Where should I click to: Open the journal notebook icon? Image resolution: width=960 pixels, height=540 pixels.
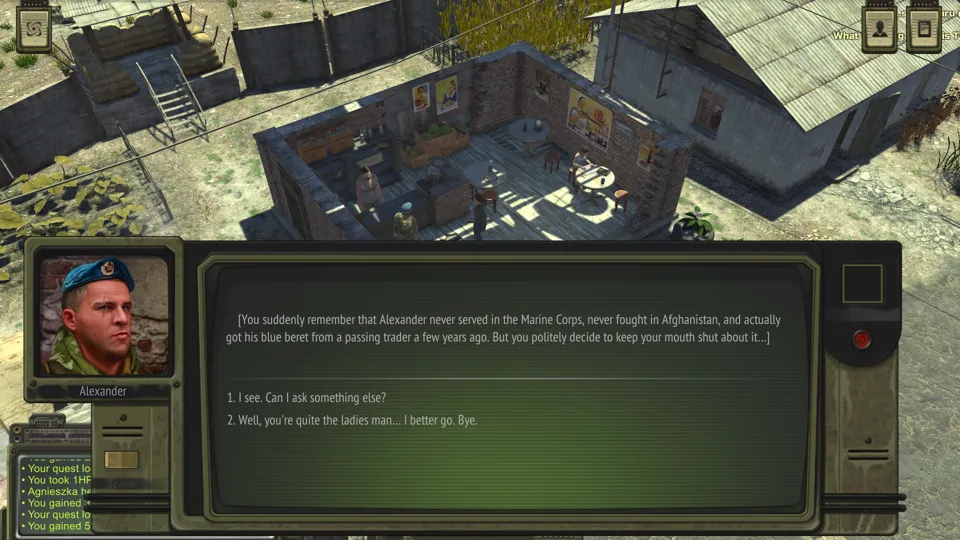point(923,28)
